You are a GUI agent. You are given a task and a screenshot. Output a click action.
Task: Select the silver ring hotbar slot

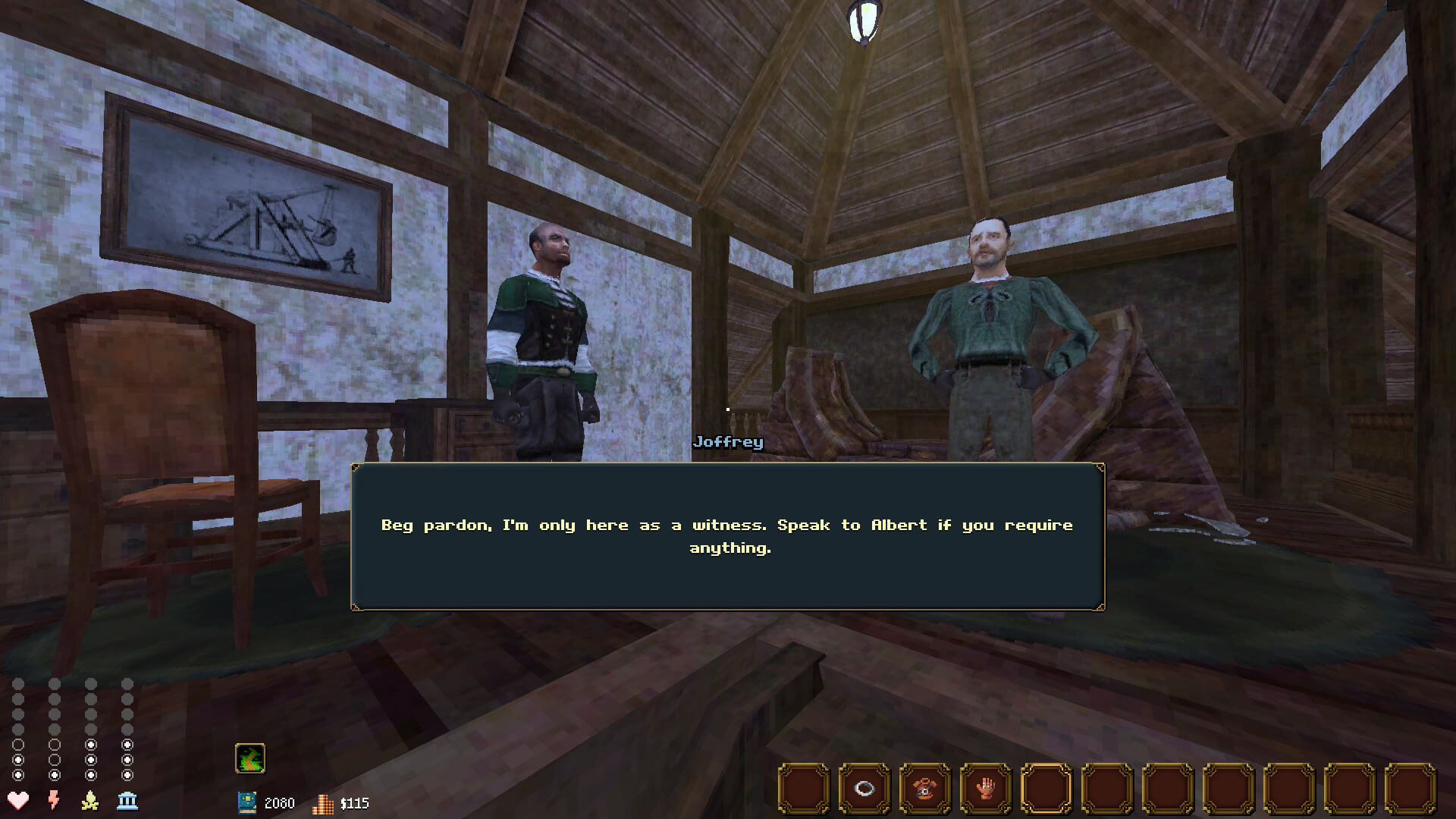point(864,789)
